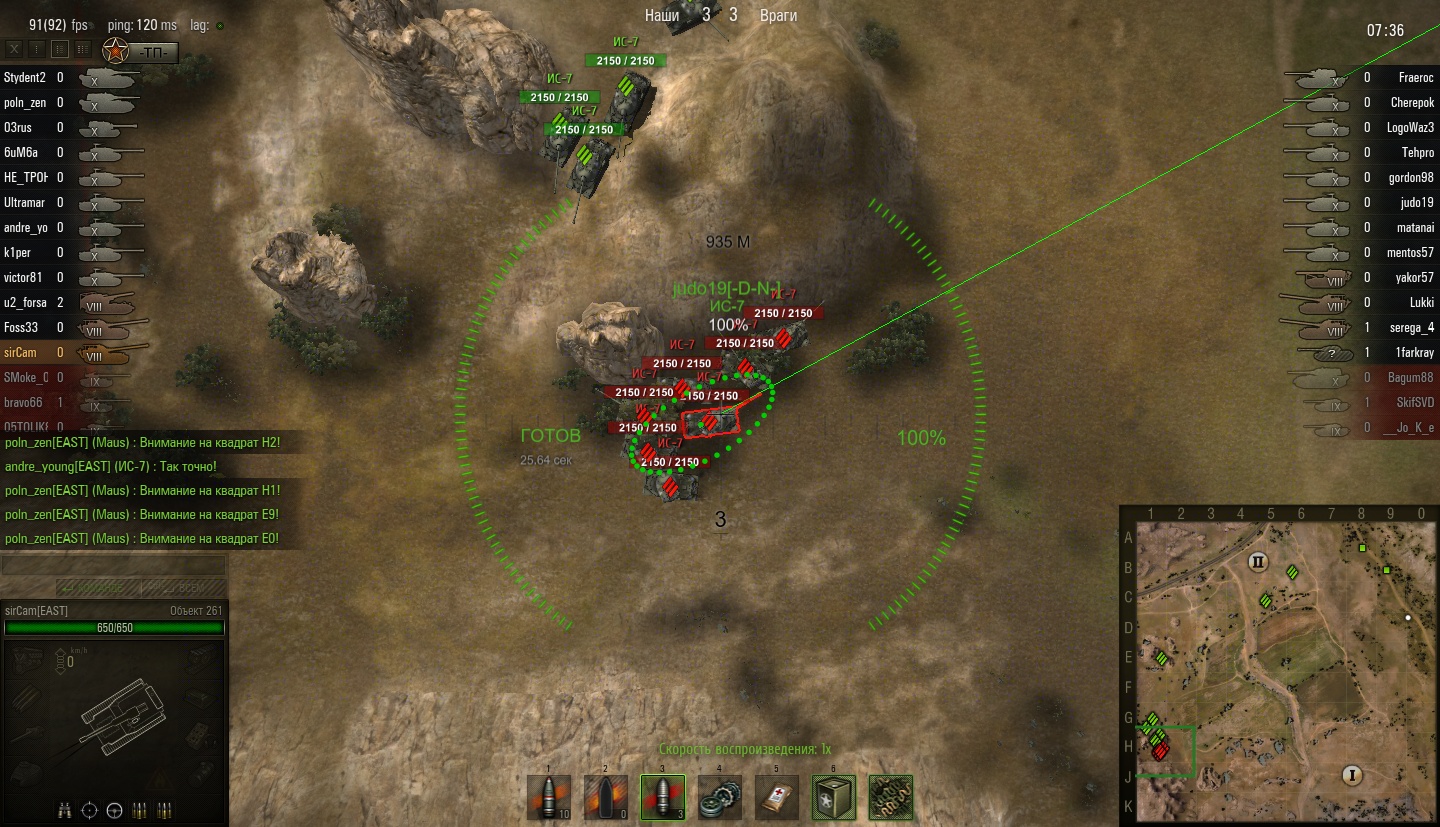1440x827 pixels.
Task: Select base marker II on the minimap
Action: [x=1258, y=561]
